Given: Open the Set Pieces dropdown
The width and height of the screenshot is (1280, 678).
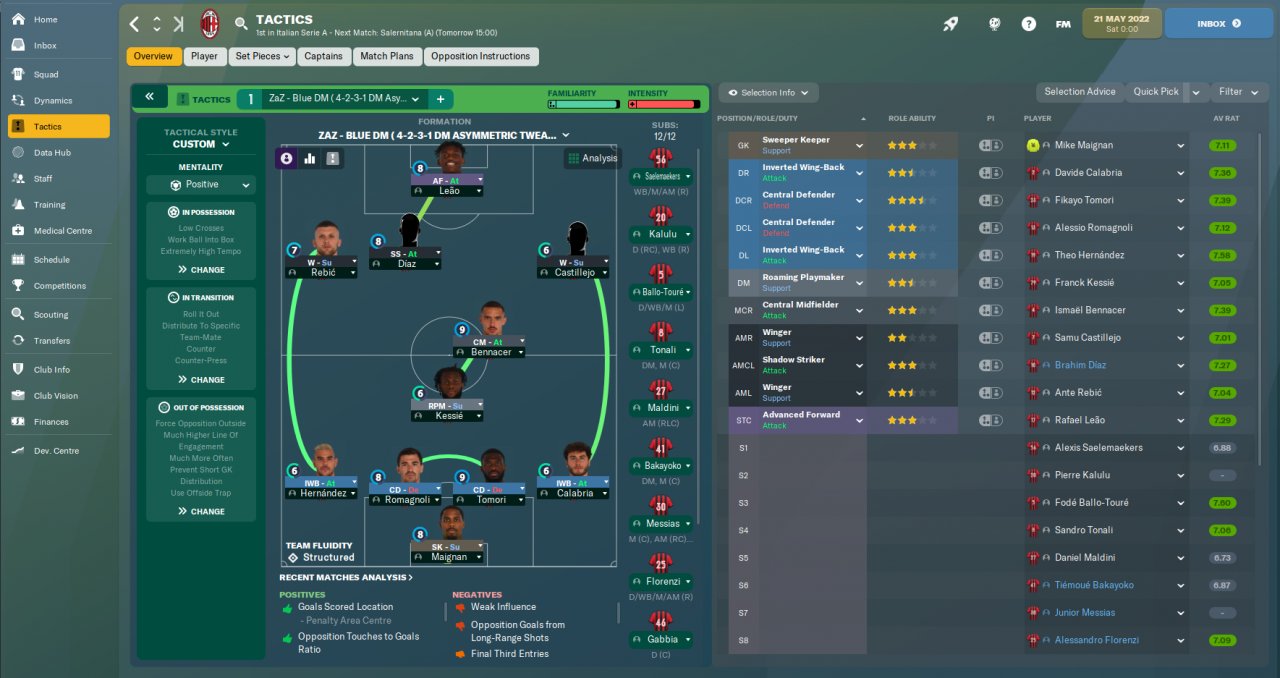Looking at the screenshot, I should [x=262, y=57].
